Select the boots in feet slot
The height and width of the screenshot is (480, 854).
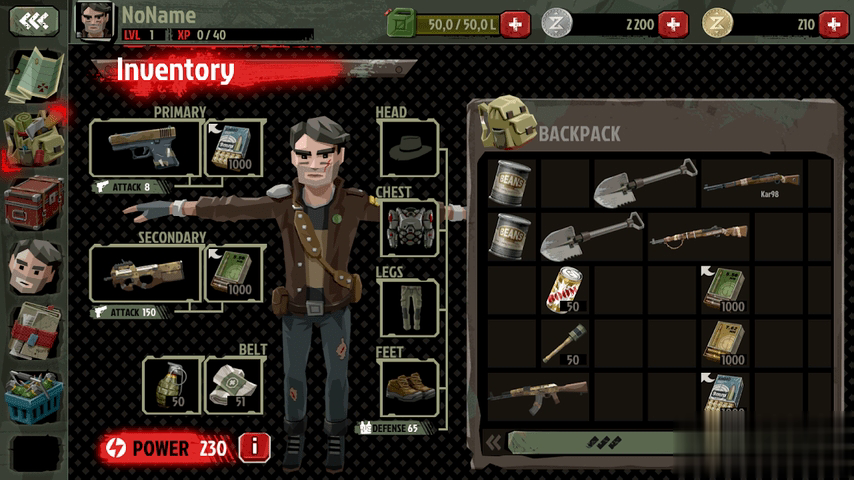pyautogui.click(x=408, y=386)
